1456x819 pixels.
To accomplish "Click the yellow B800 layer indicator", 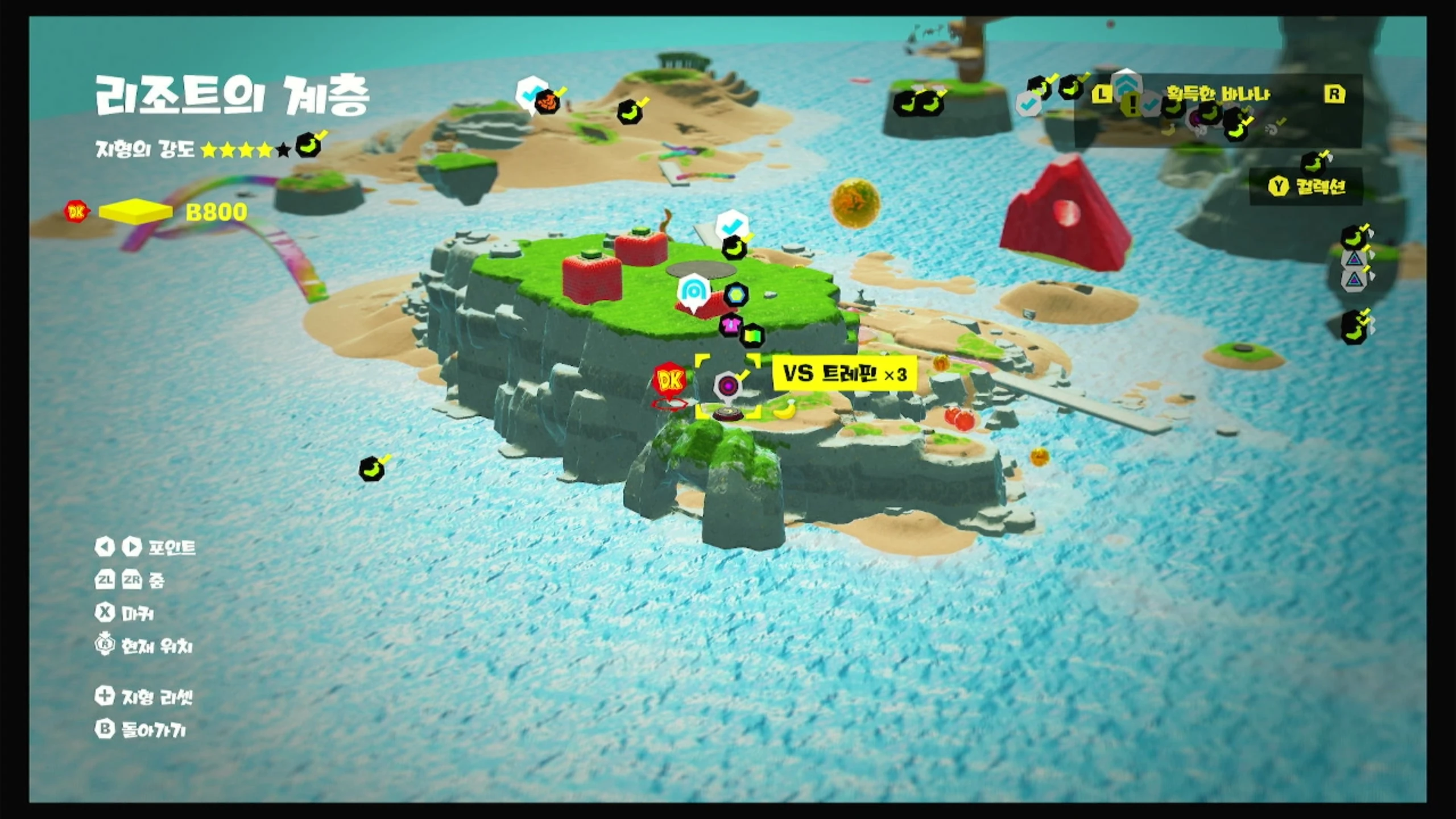I will click(135, 212).
